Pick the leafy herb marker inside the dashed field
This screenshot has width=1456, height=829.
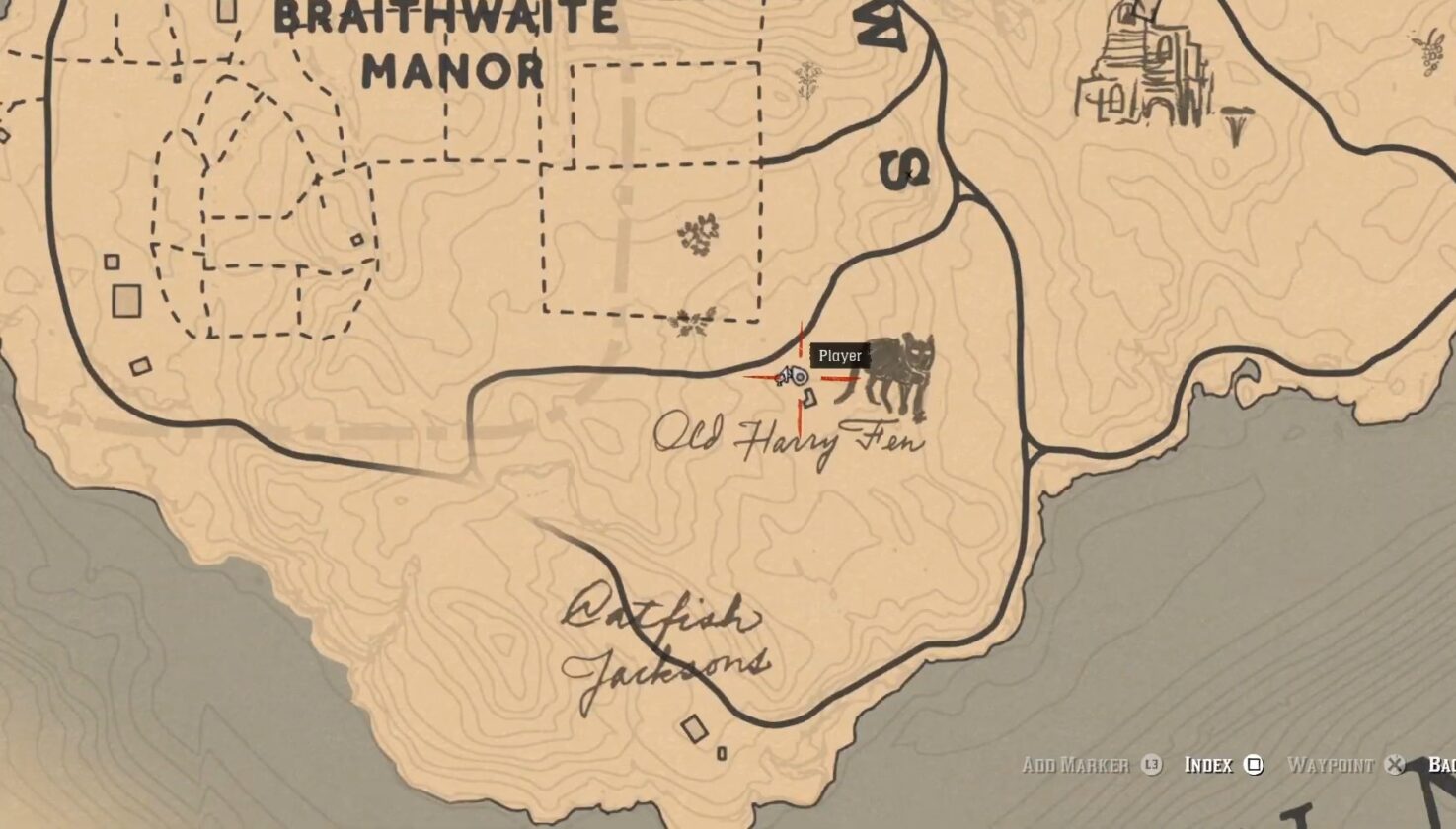tap(698, 235)
